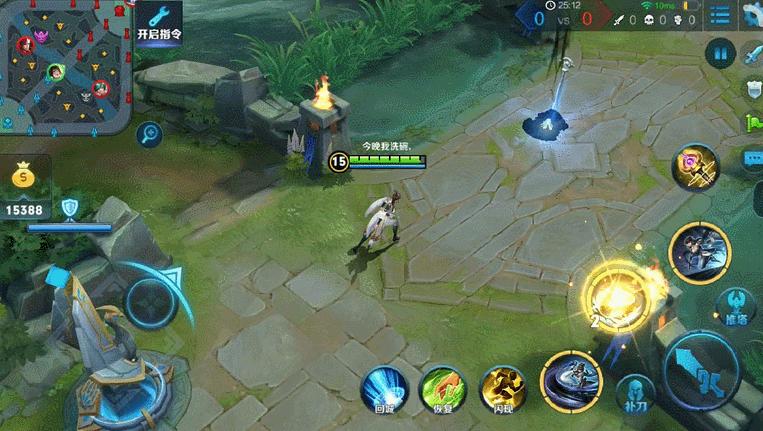Click the magnifier button below the minimap

click(151, 132)
